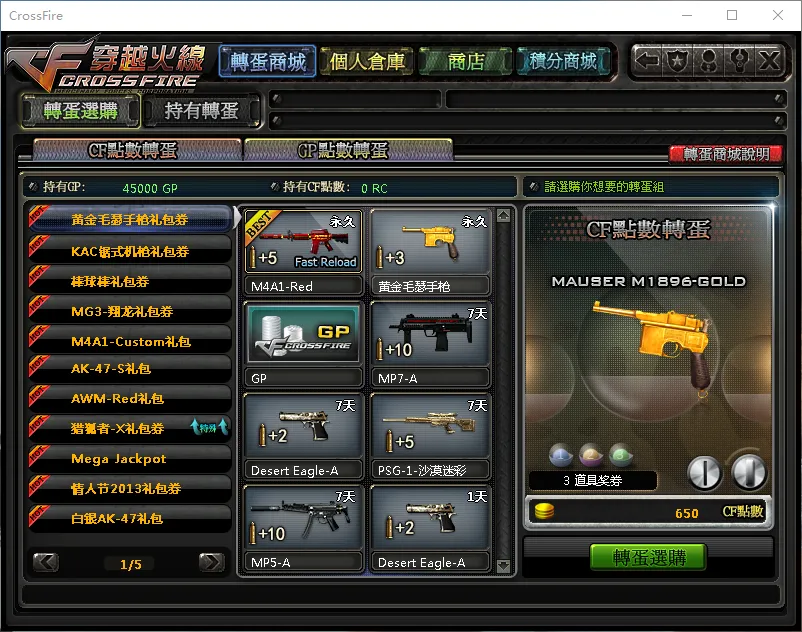Close the game via the X toolbar button
This screenshot has height=632, width=802.
(769, 60)
